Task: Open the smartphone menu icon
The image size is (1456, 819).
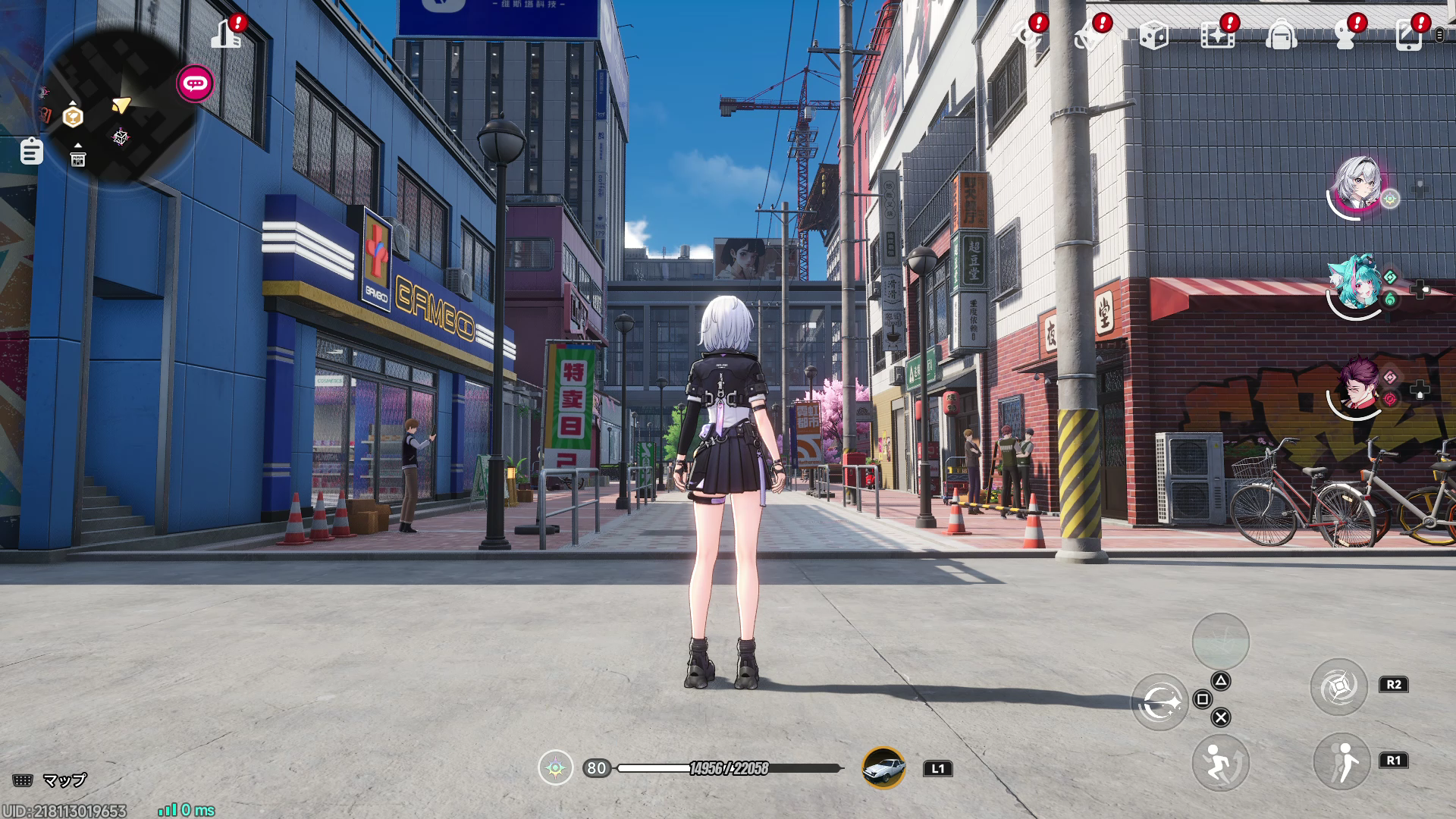Action: click(x=1408, y=35)
